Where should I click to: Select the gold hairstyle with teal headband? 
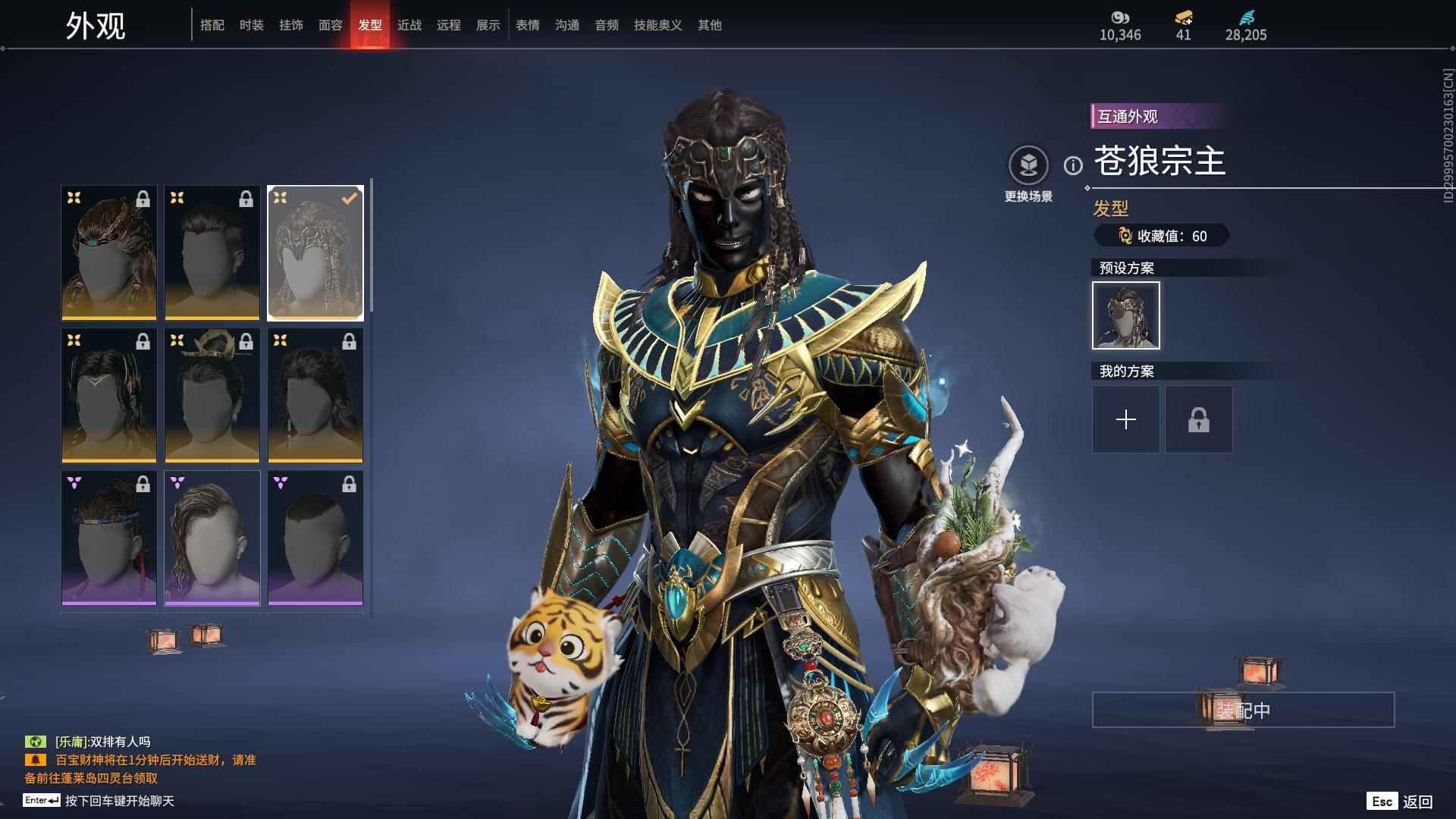point(109,253)
